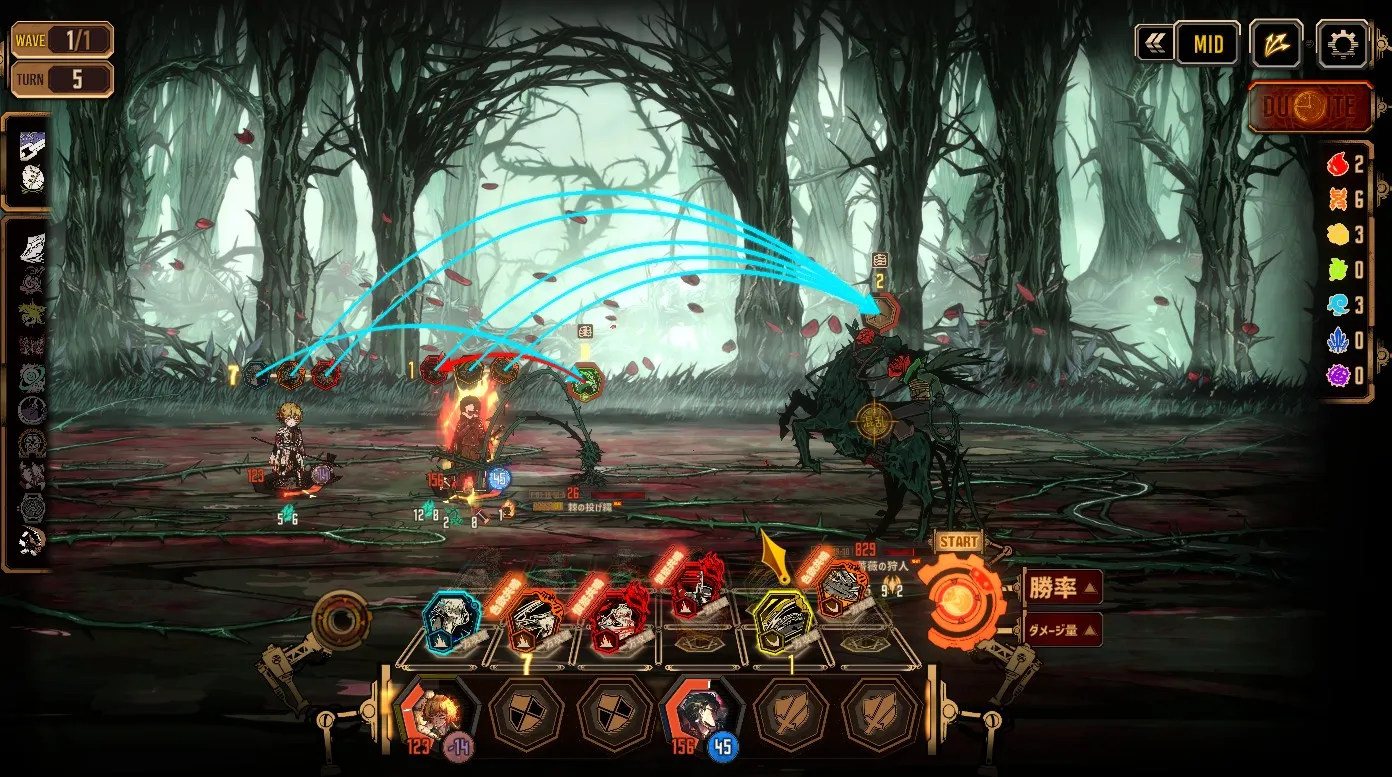Viewport: 1392px width, 777px height.
Task: Inspect the red flame Wrath resource icon
Action: [x=1337, y=165]
